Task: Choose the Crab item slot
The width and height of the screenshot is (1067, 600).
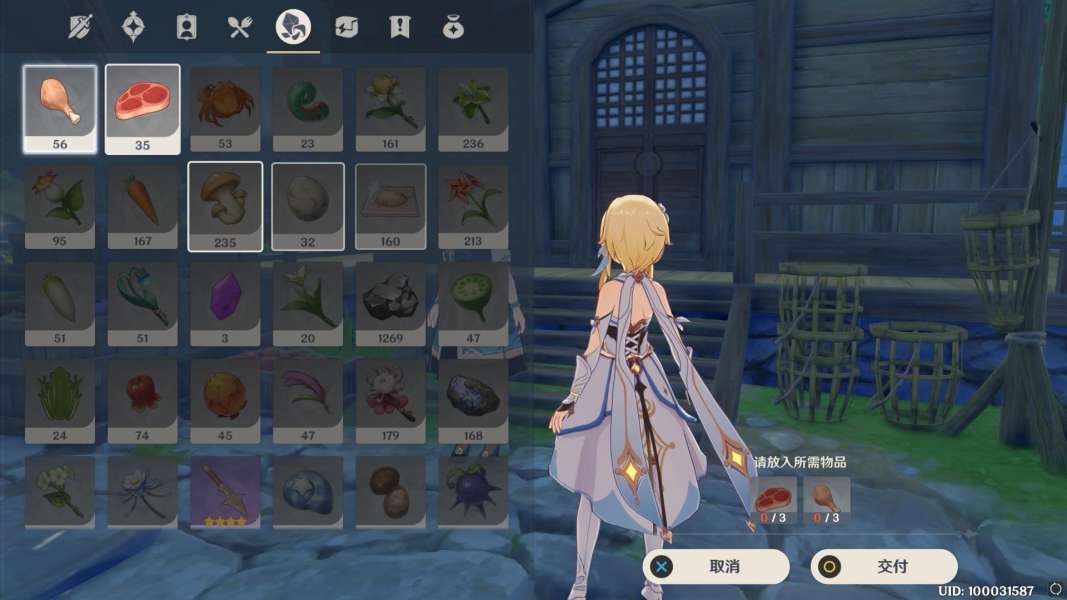Action: (x=225, y=108)
